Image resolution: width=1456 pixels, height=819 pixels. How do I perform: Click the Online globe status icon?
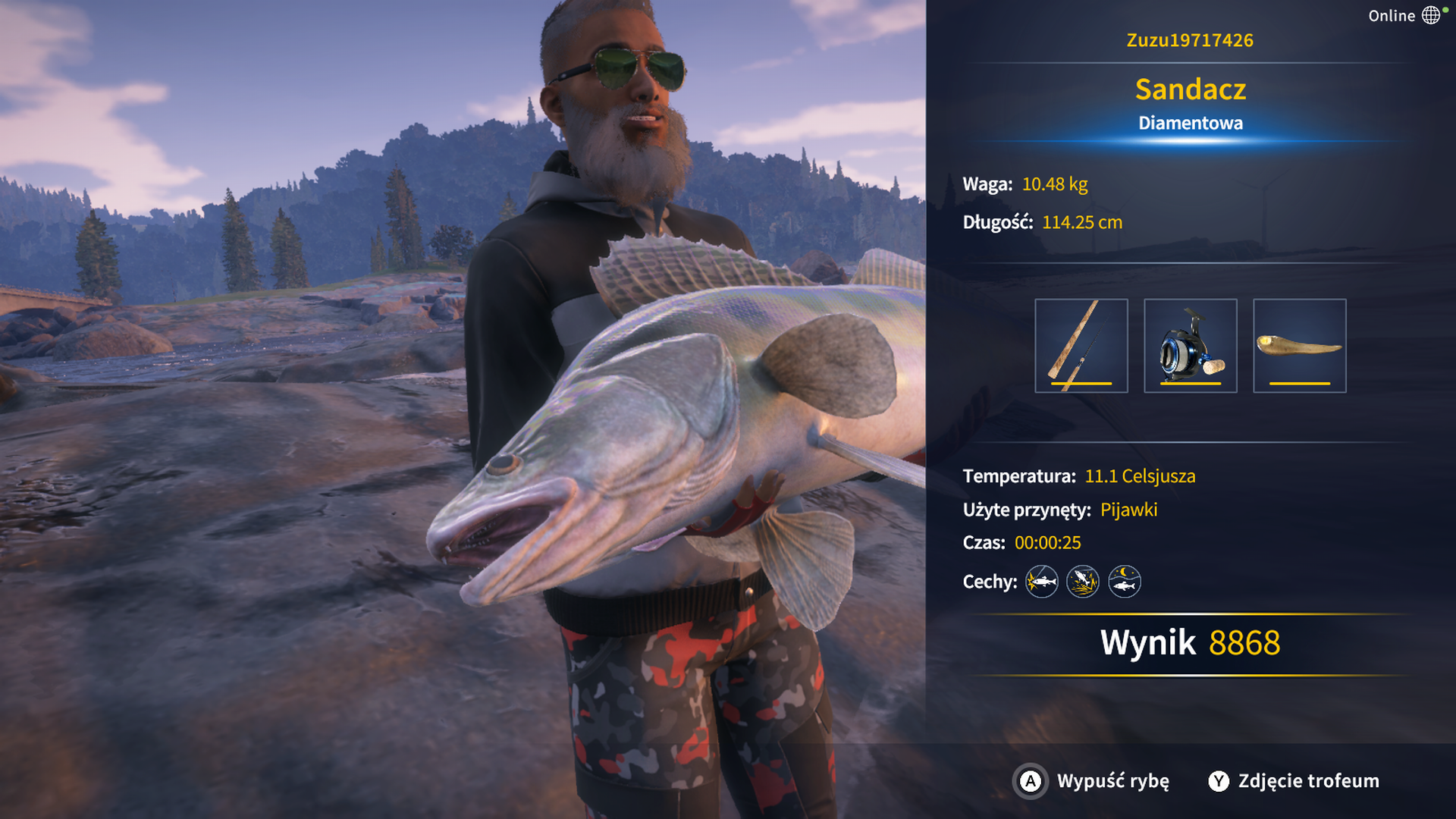(1430, 15)
